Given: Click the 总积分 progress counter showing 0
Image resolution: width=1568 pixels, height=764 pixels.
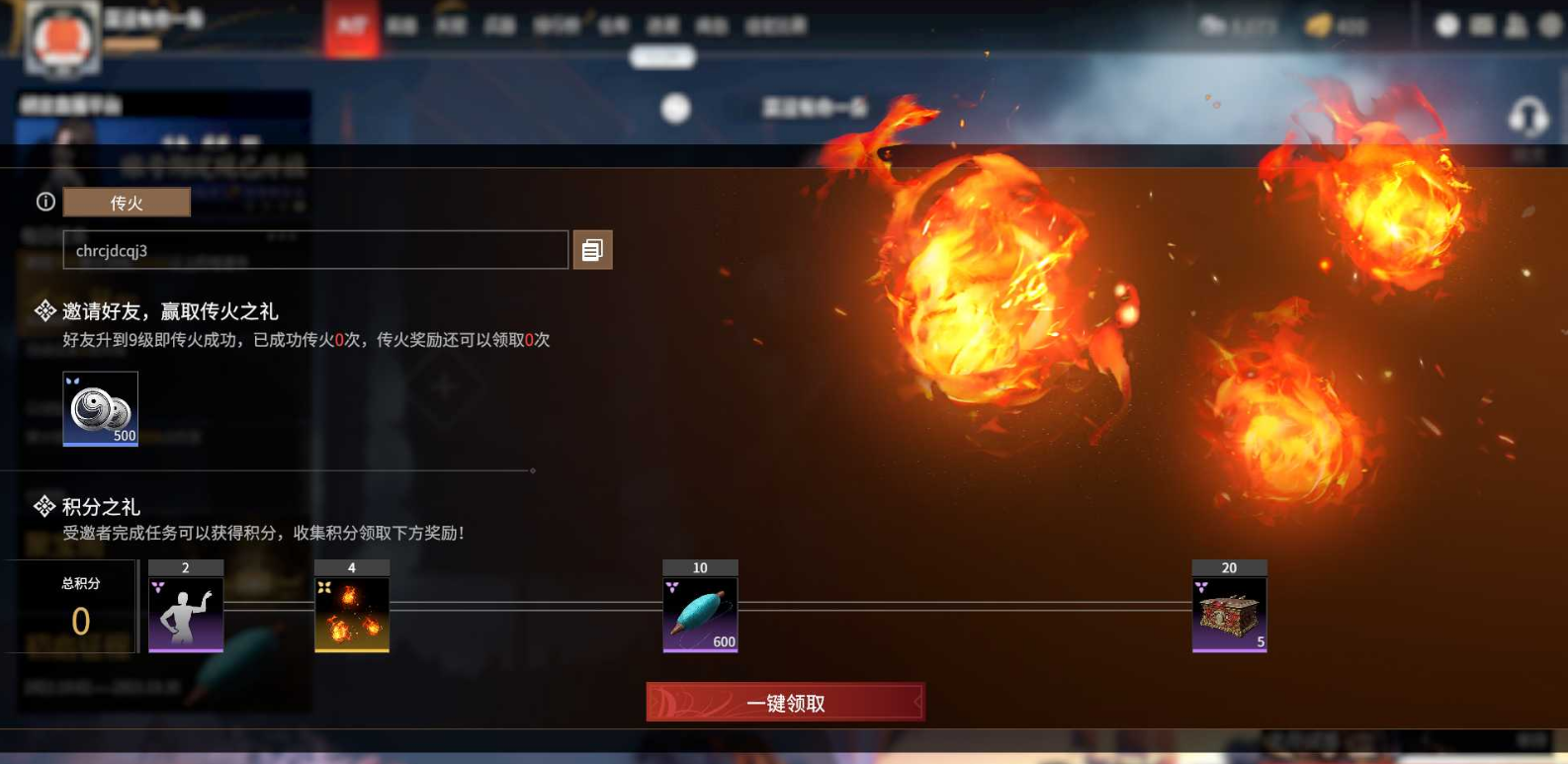Looking at the screenshot, I should point(76,608).
